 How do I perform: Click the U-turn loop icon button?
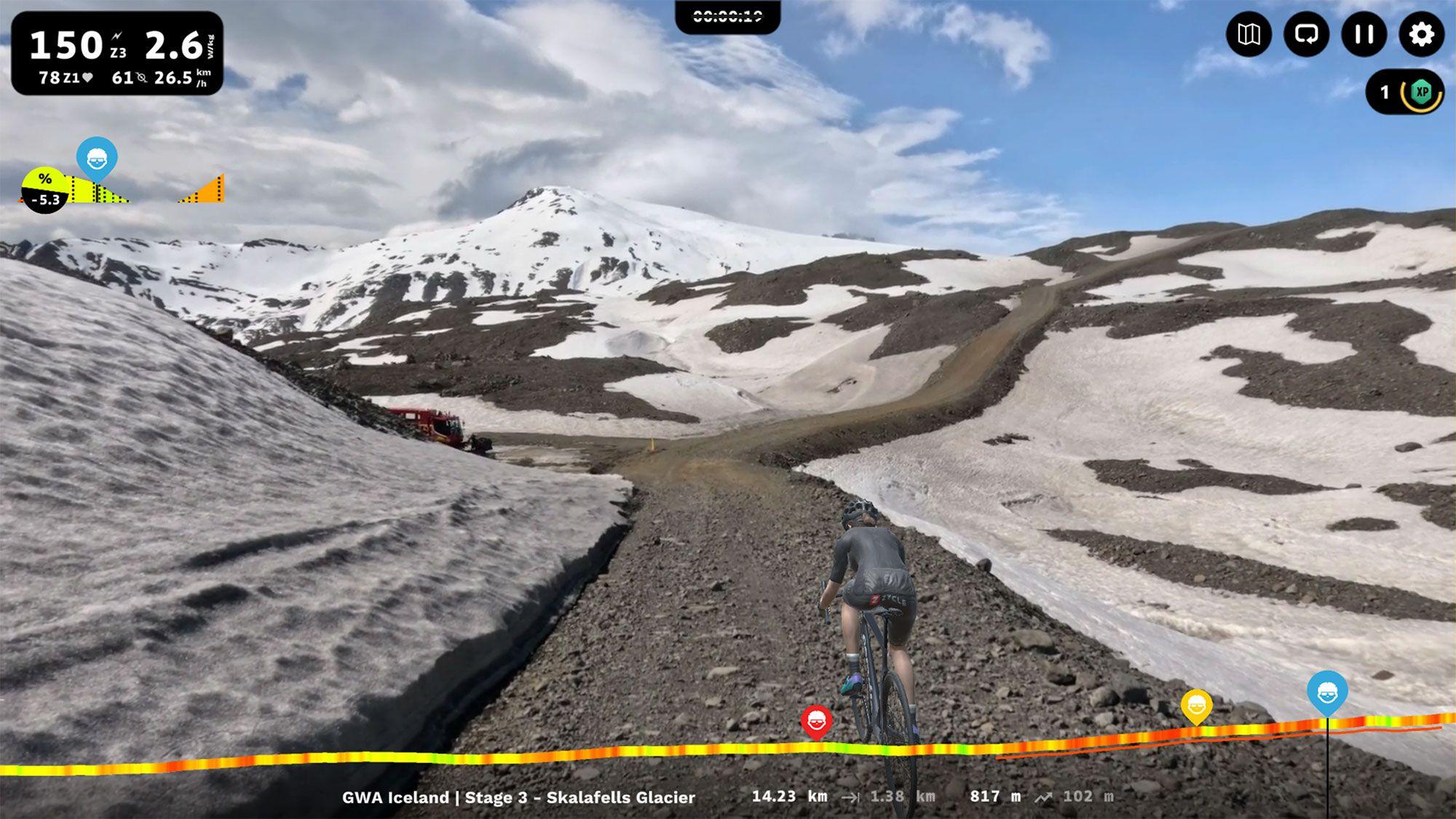point(1306,34)
